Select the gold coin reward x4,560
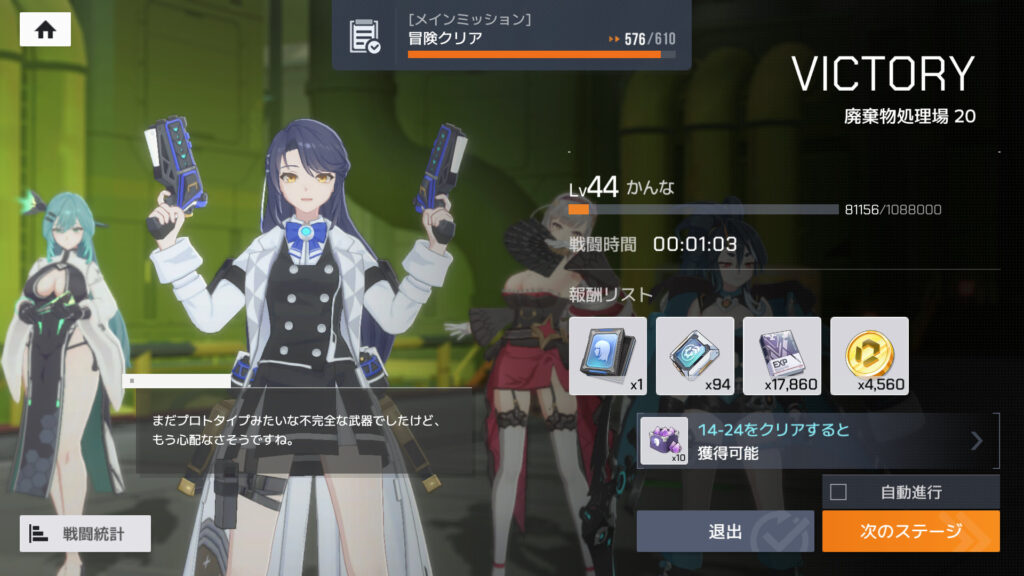The height and width of the screenshot is (576, 1024). (x=869, y=356)
